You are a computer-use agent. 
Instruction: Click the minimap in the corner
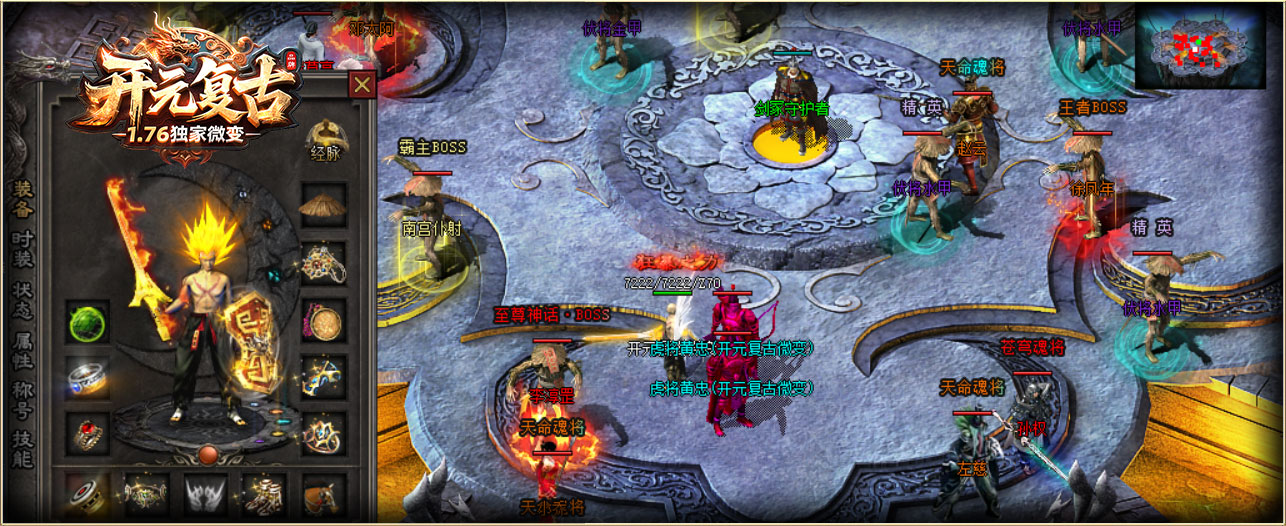click(1200, 45)
